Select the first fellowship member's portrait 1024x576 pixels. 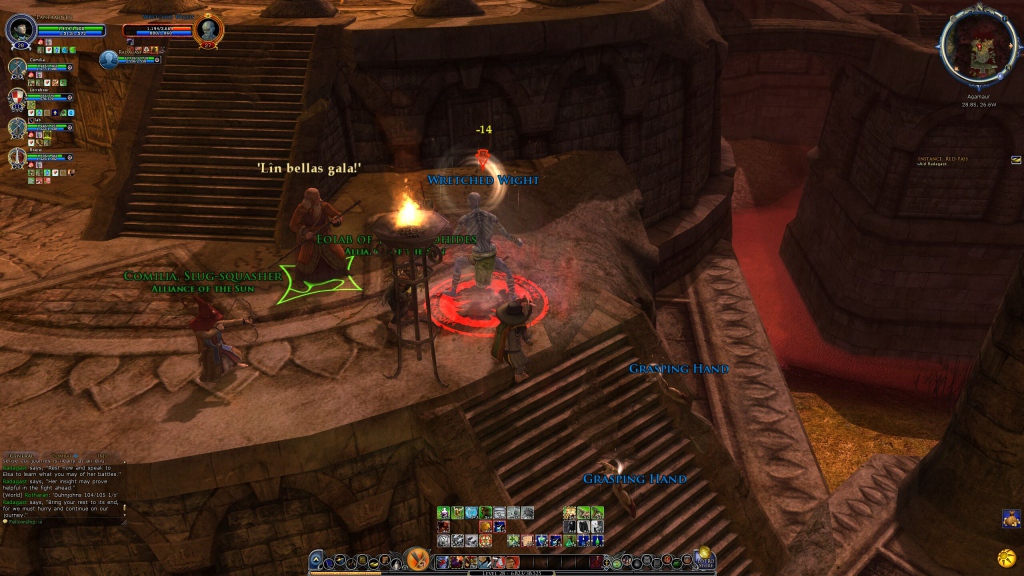17,68
